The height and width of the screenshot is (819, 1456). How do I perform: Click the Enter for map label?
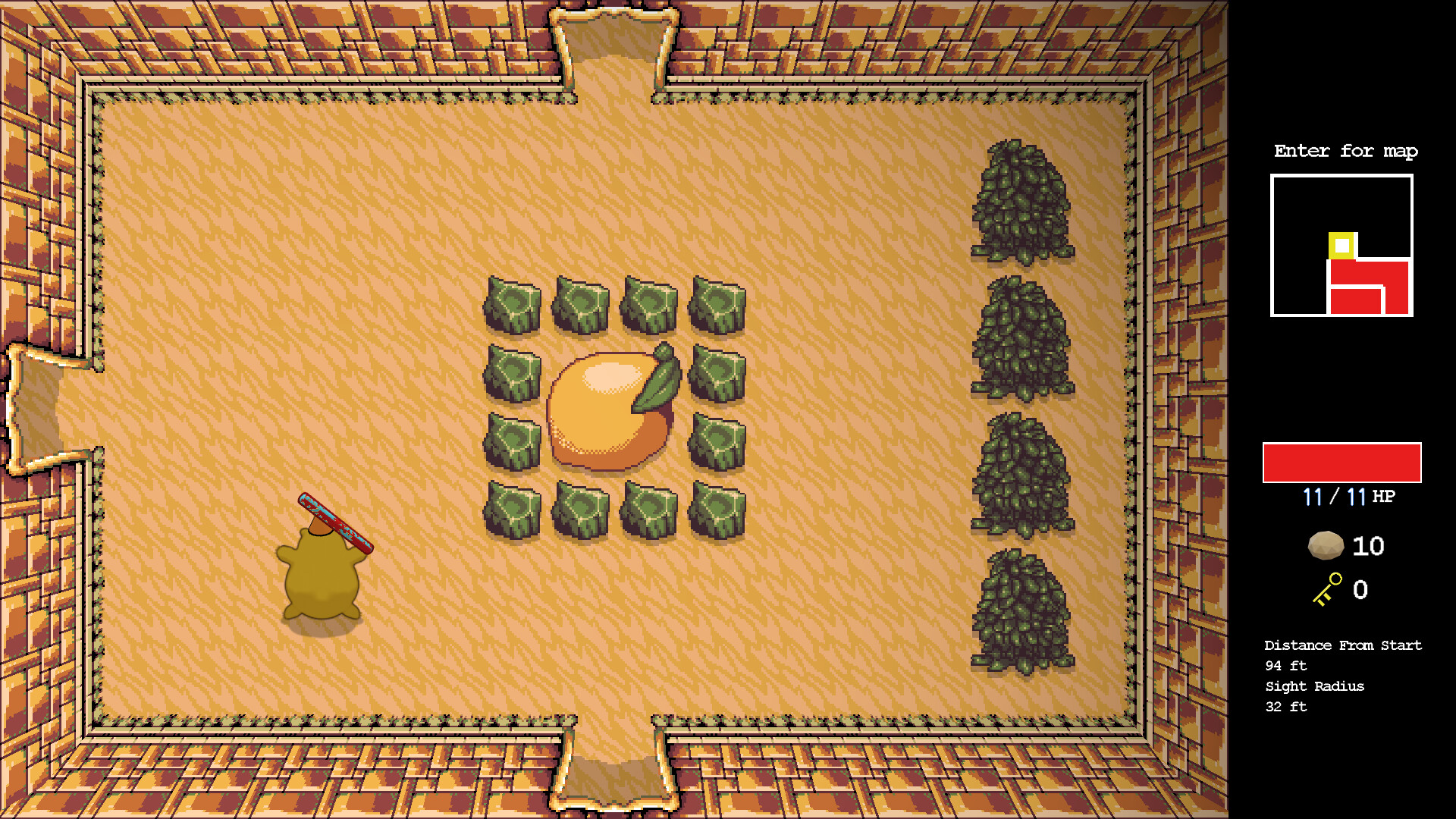[x=1345, y=151]
